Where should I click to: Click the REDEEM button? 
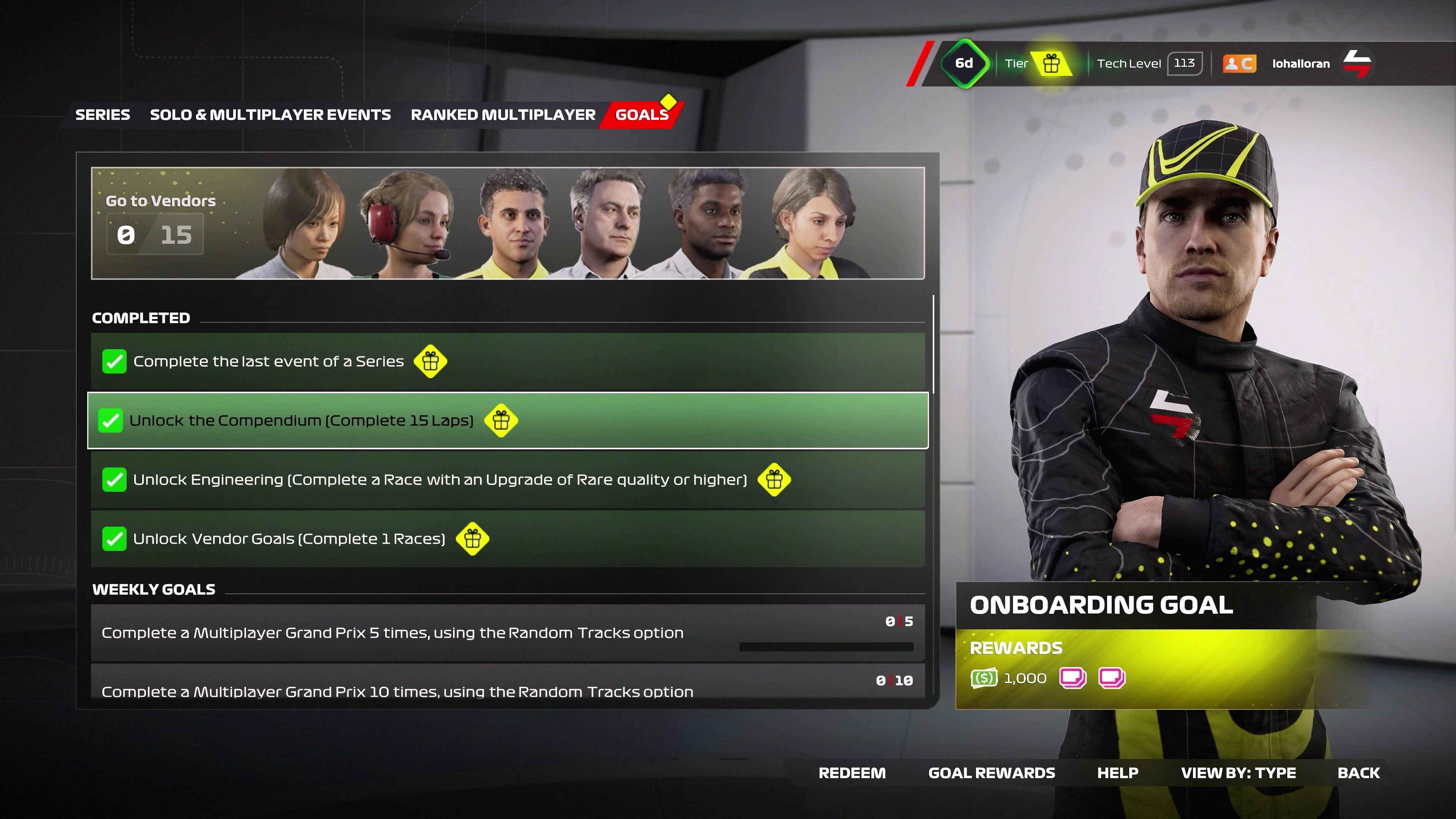[x=853, y=773]
